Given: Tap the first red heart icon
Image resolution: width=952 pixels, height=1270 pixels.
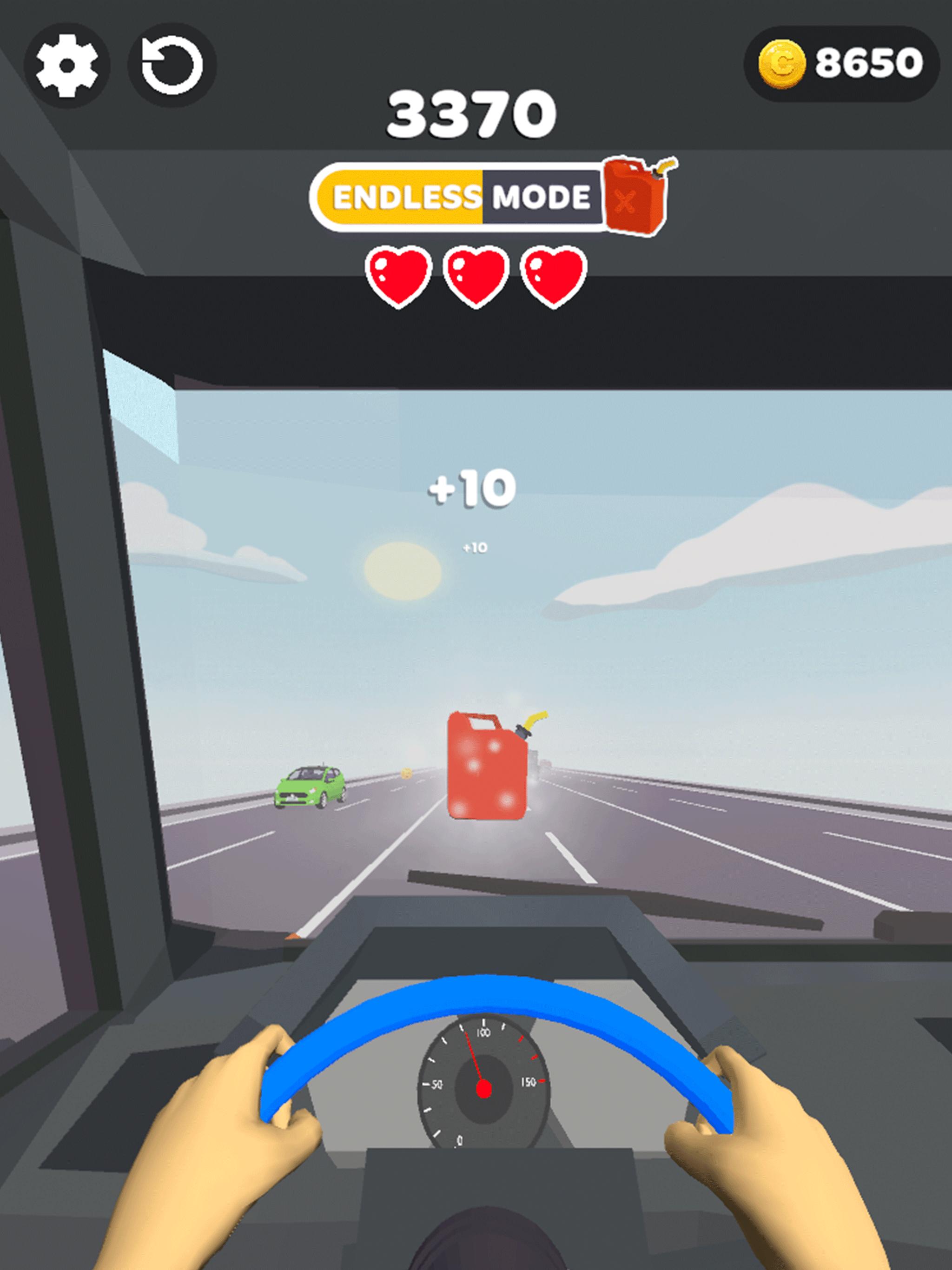Looking at the screenshot, I should pos(400,276).
